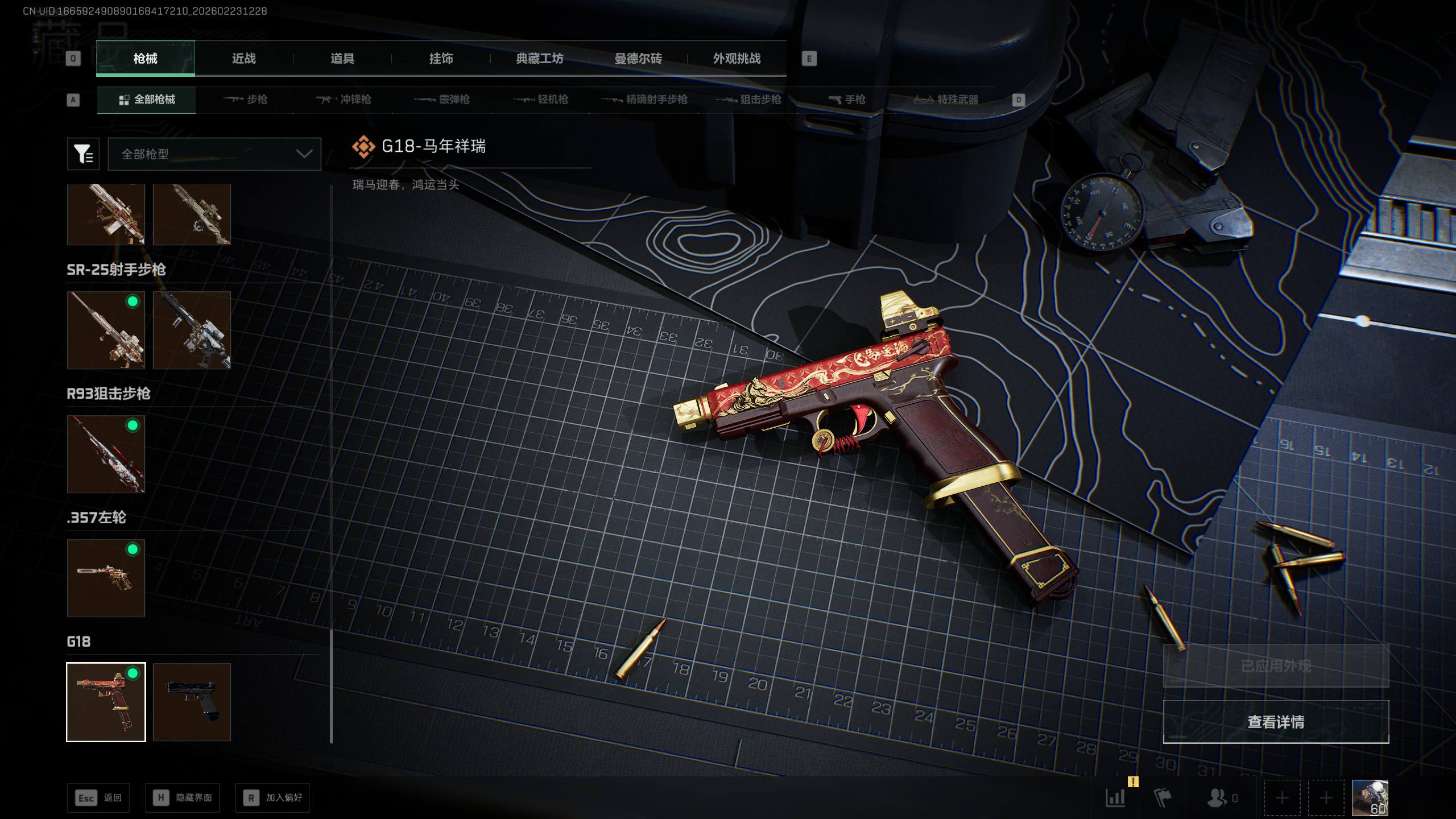Open the player avatar profile
Image resolution: width=1456 pixels, height=819 pixels.
pos(1370,798)
